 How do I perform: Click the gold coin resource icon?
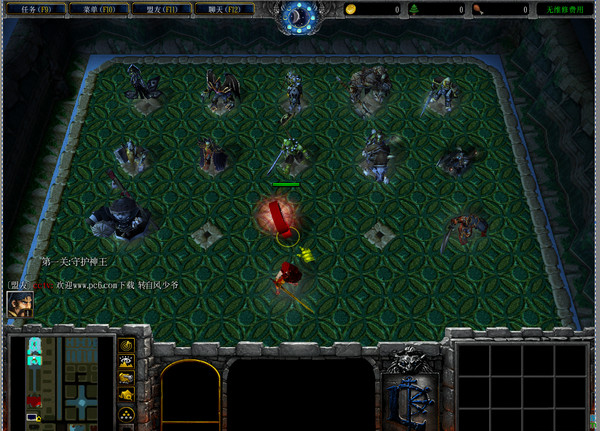[351, 9]
